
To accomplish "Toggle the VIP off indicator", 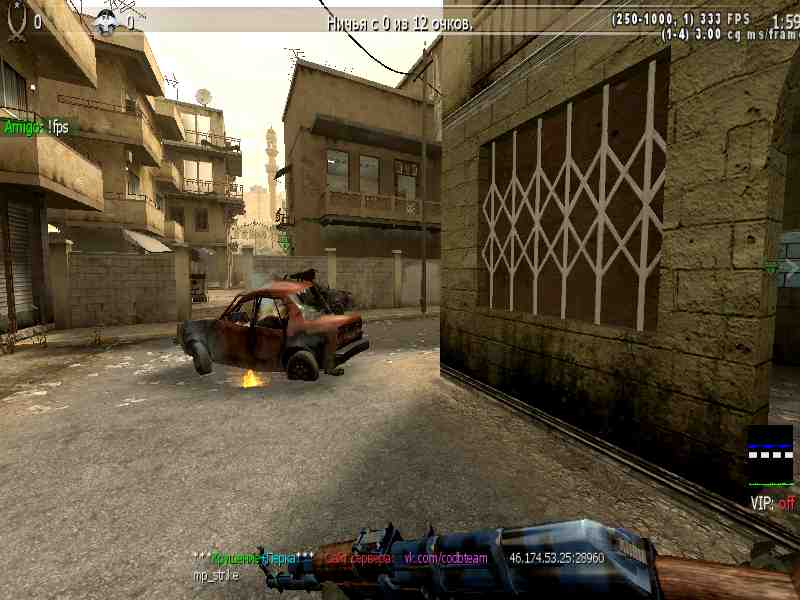I will tap(772, 503).
